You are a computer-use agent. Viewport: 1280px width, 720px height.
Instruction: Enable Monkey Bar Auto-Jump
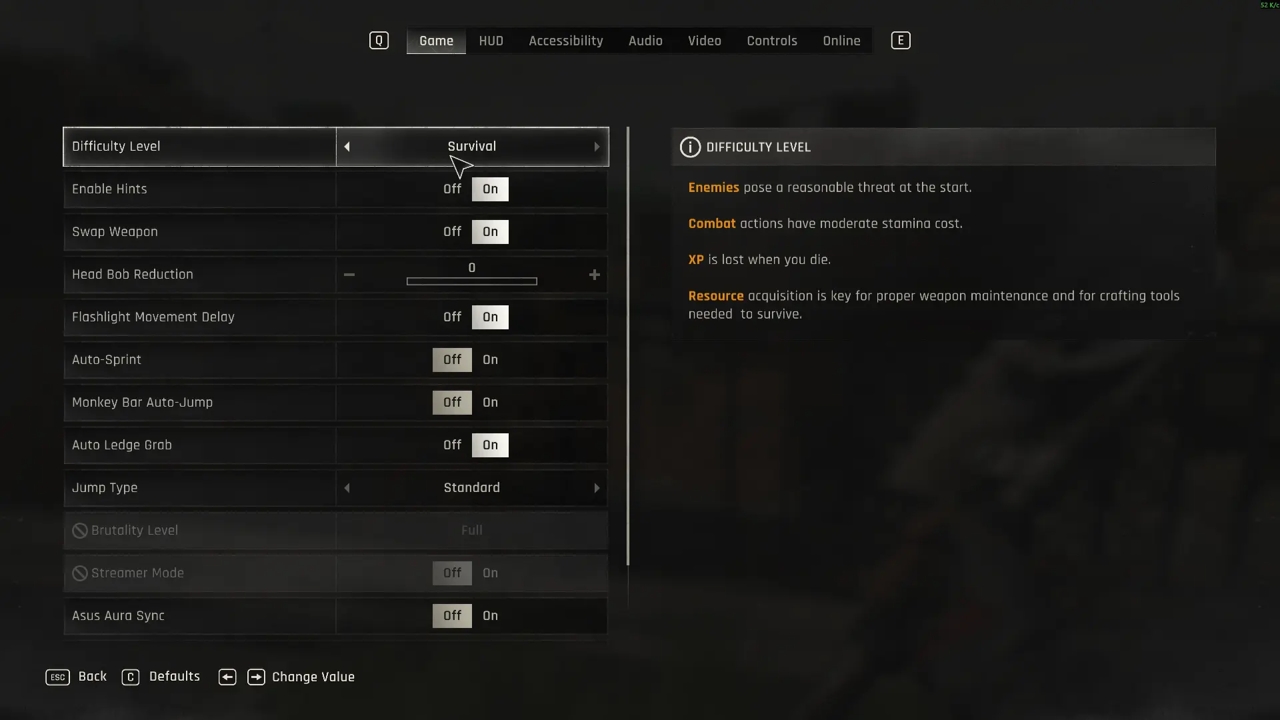coord(490,402)
